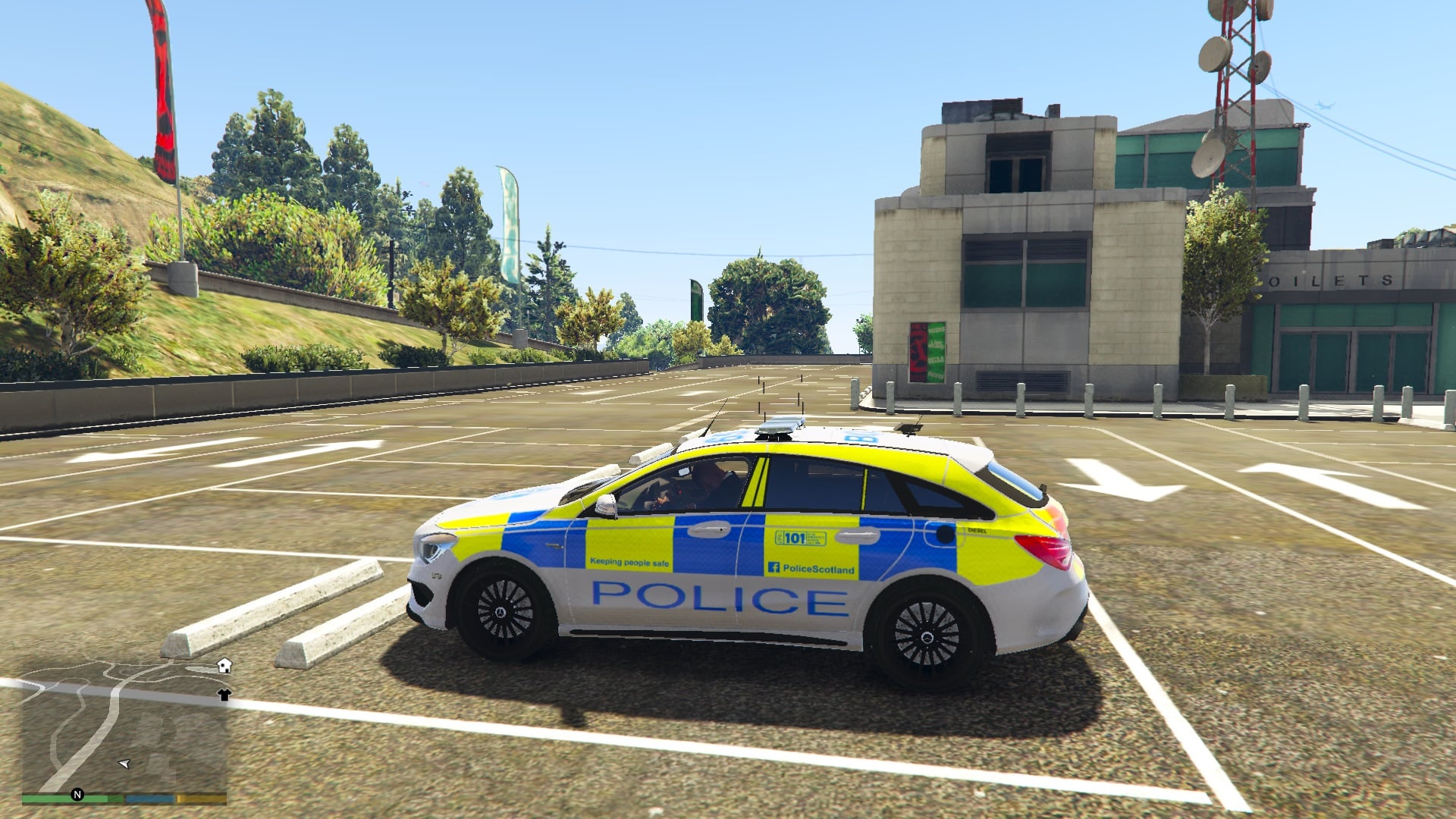Viewport: 1456px width, 819px height.
Task: Click the player arrow on the minimap
Action: (124, 764)
